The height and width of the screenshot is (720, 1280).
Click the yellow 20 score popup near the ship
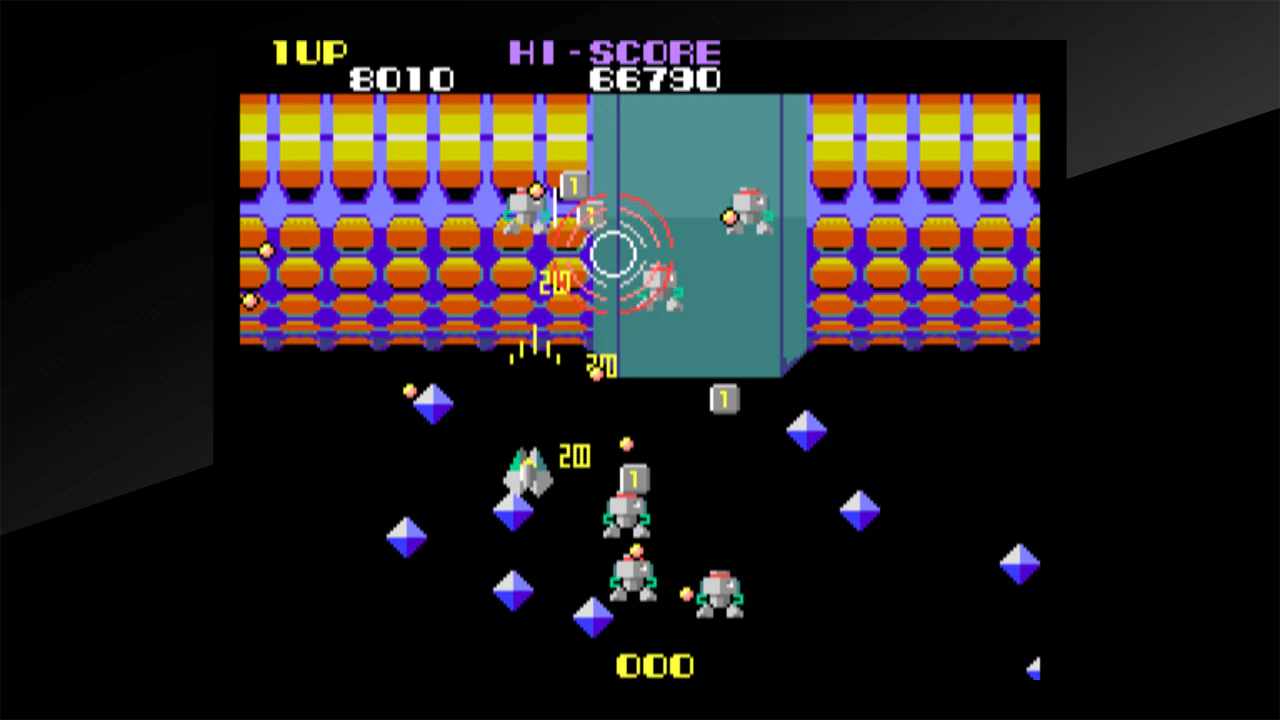point(575,457)
